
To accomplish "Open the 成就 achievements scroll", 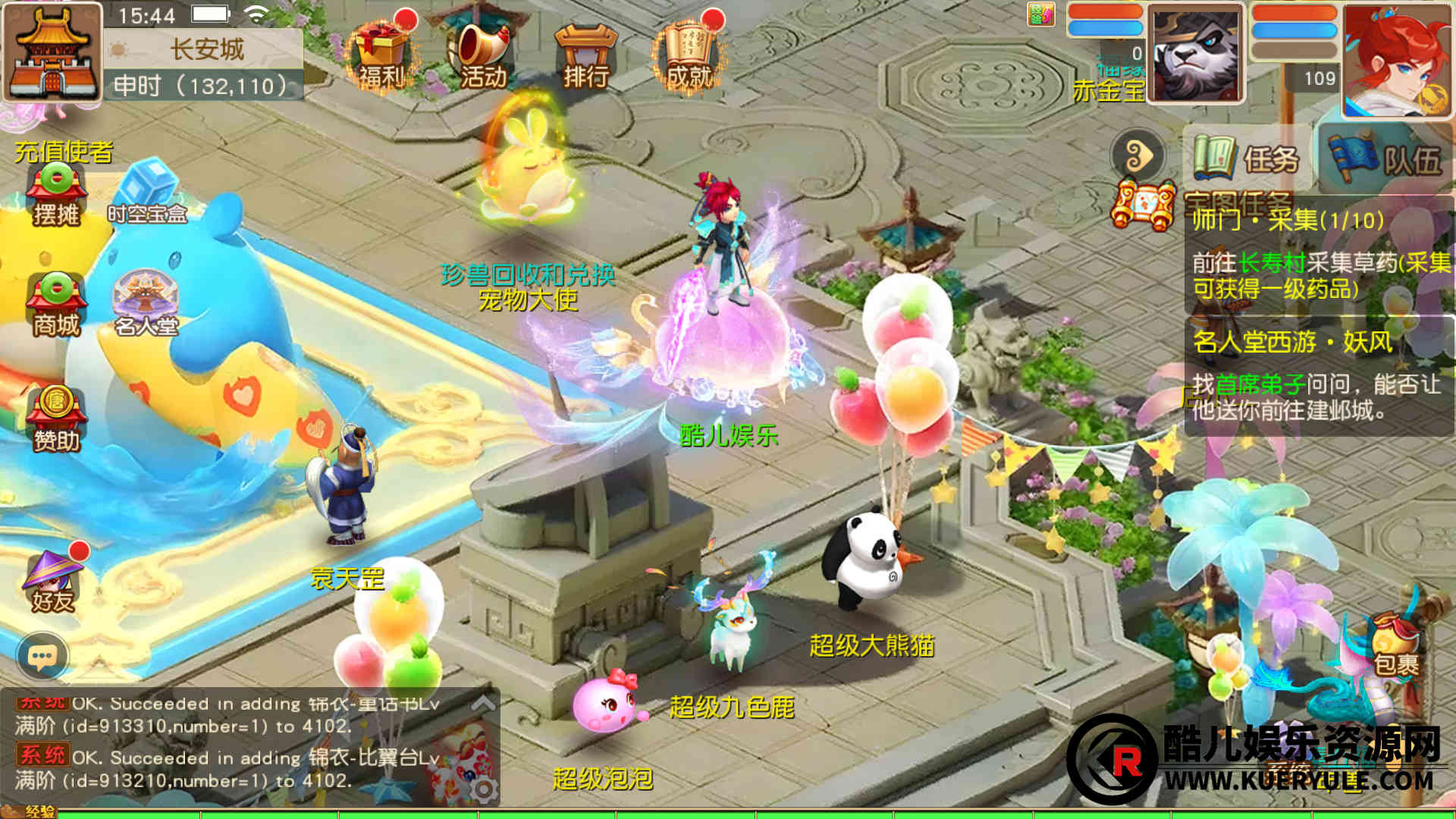I will pos(688,53).
